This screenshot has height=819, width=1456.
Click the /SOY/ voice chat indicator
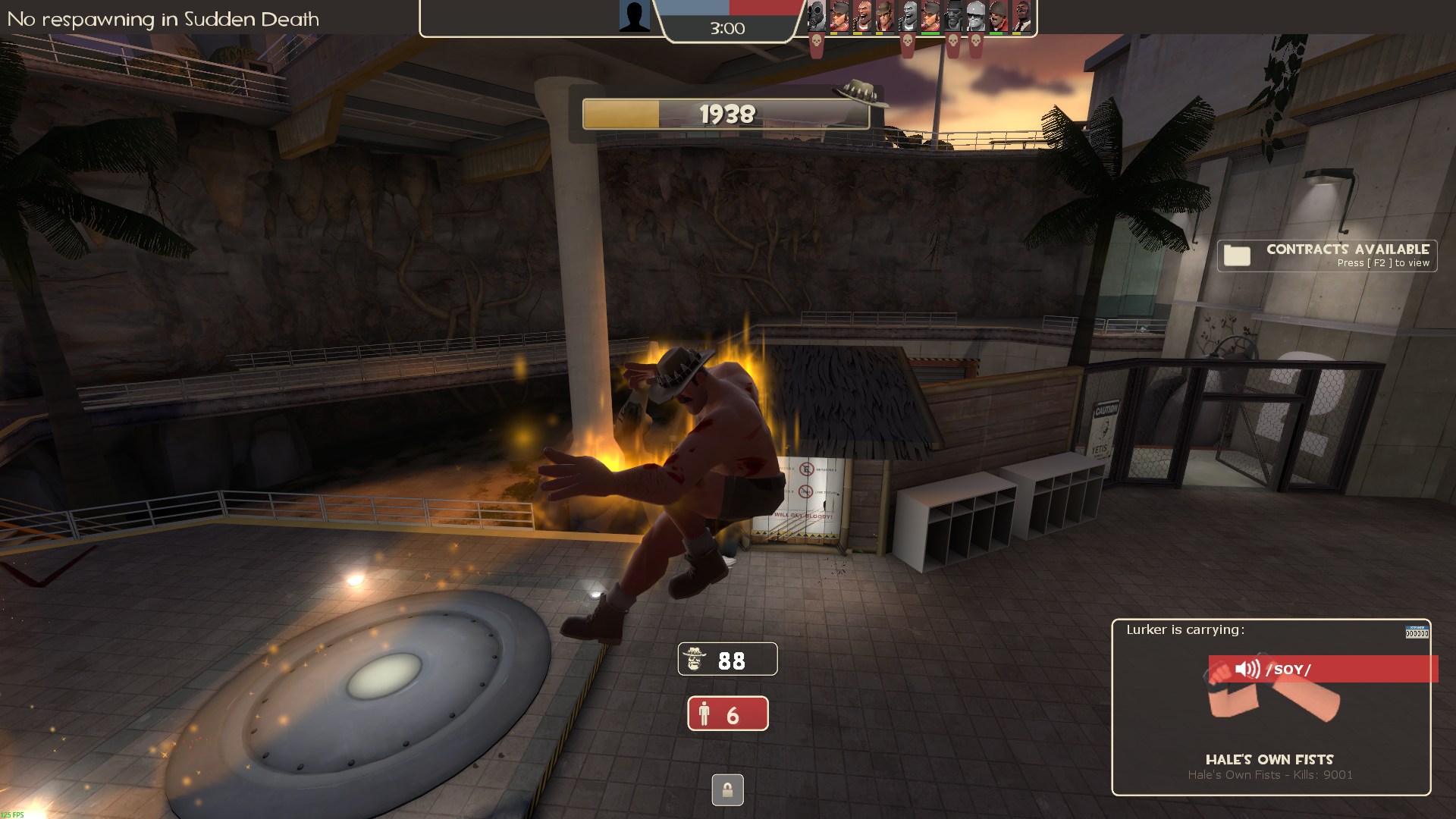1323,669
